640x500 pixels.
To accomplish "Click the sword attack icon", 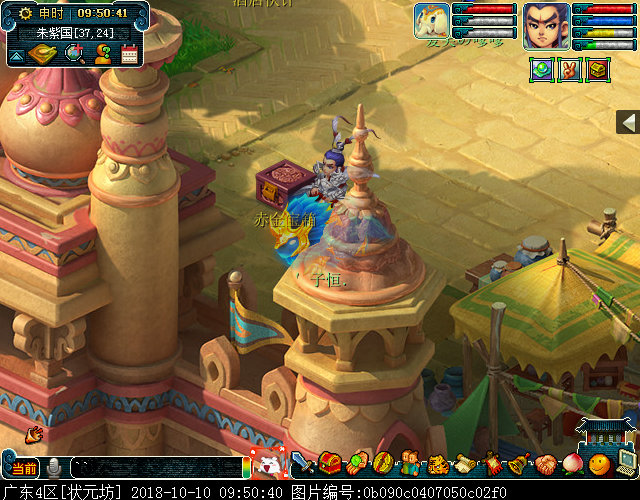I will [304, 464].
